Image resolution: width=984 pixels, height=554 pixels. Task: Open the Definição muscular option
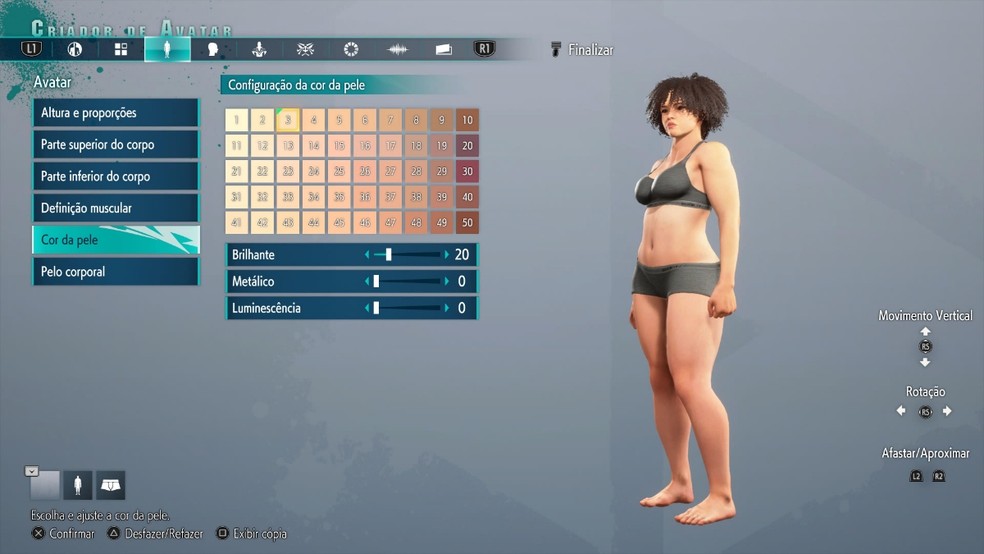pos(115,208)
